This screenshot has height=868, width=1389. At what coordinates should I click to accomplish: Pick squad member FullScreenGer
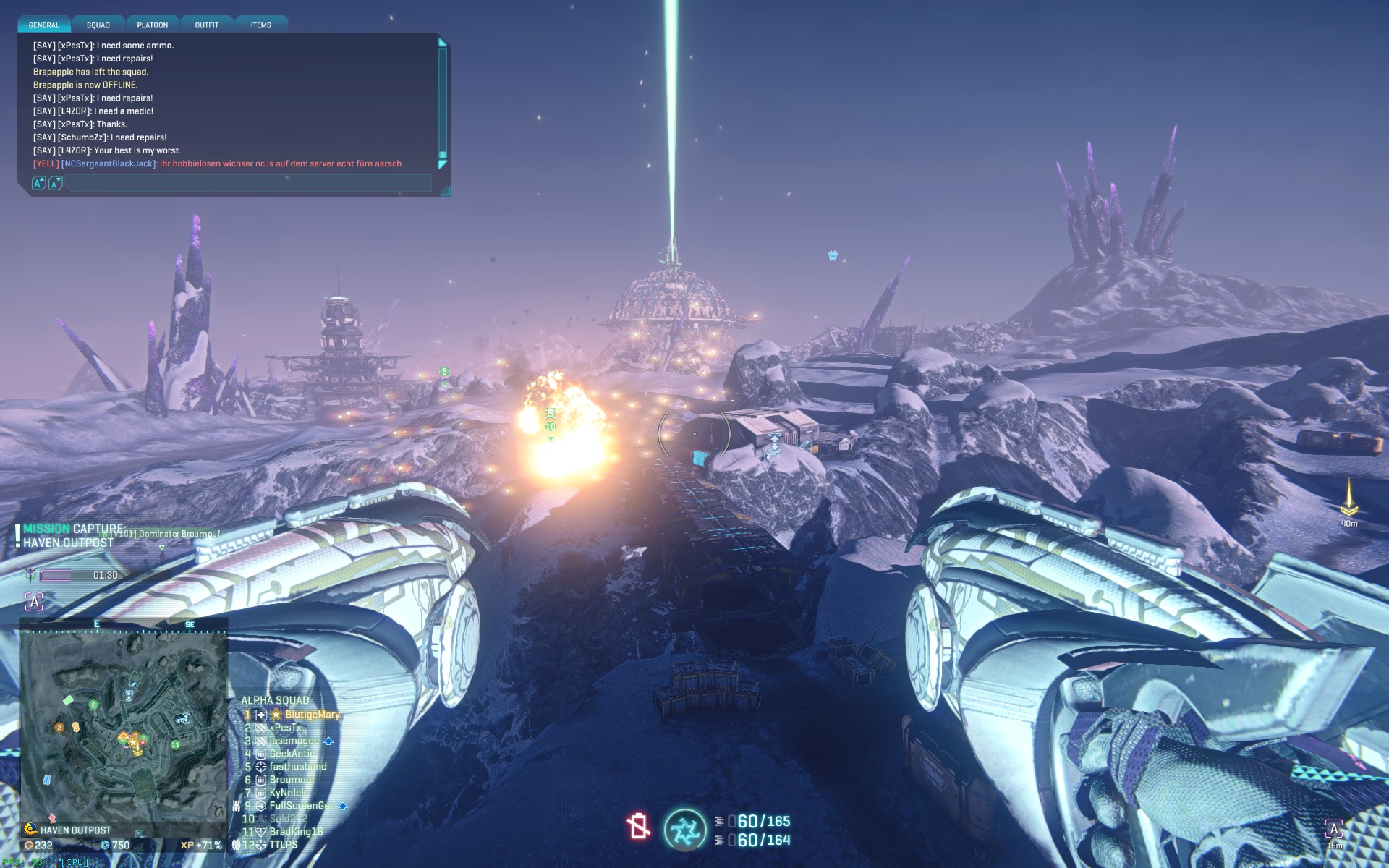pyautogui.click(x=301, y=806)
